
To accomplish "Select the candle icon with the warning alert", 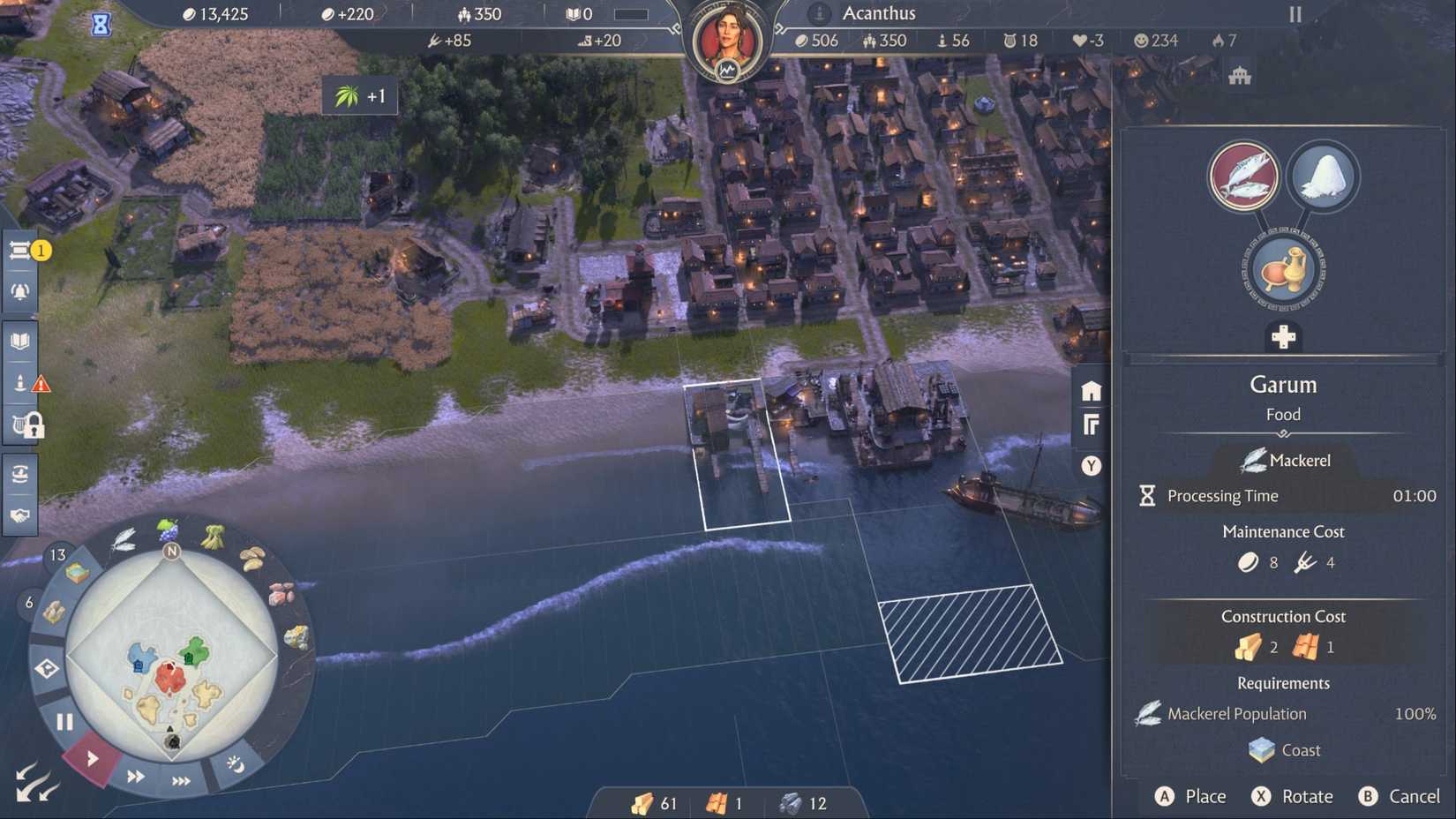I will click(x=19, y=381).
